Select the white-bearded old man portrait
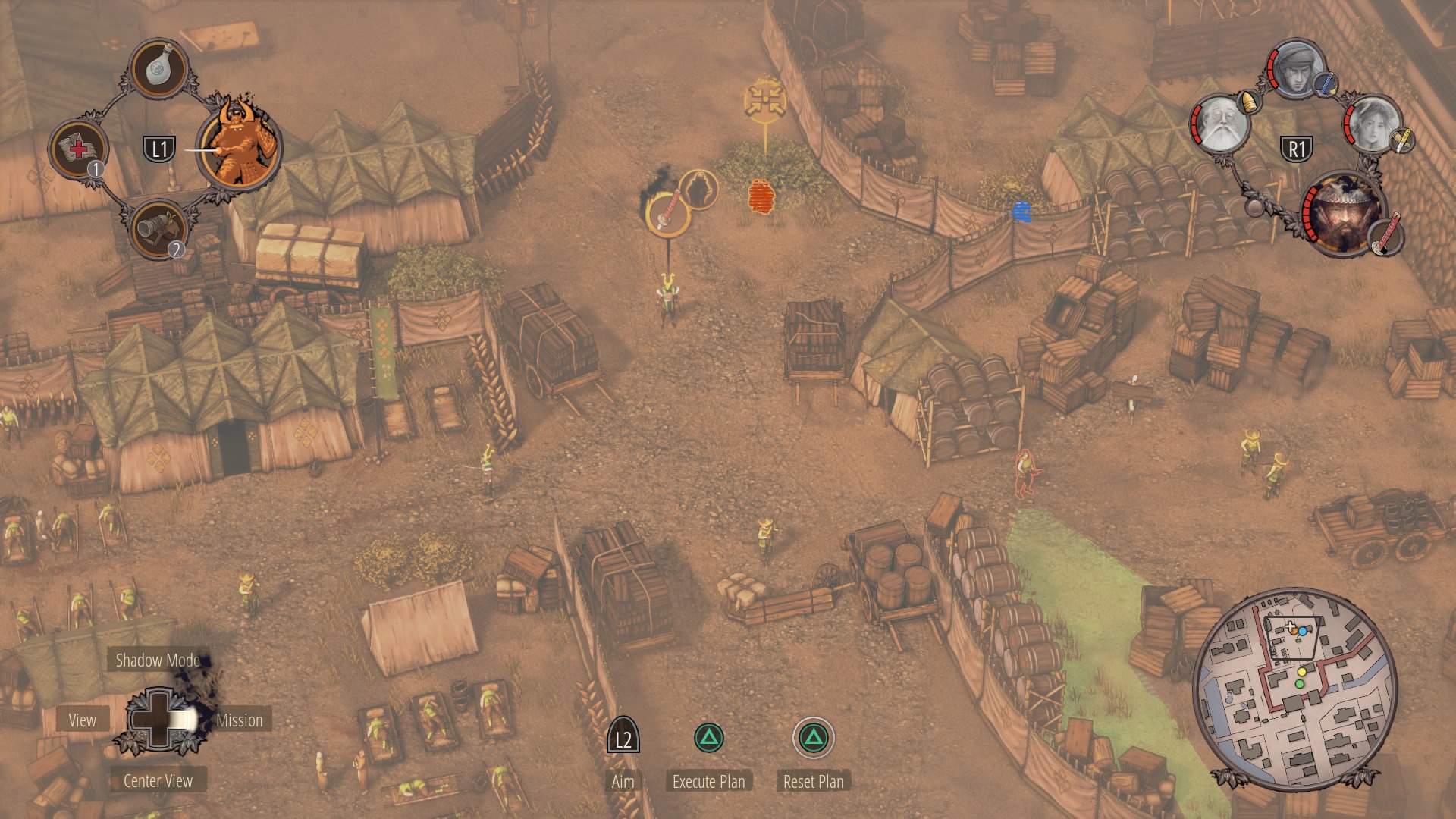 (x=1220, y=124)
